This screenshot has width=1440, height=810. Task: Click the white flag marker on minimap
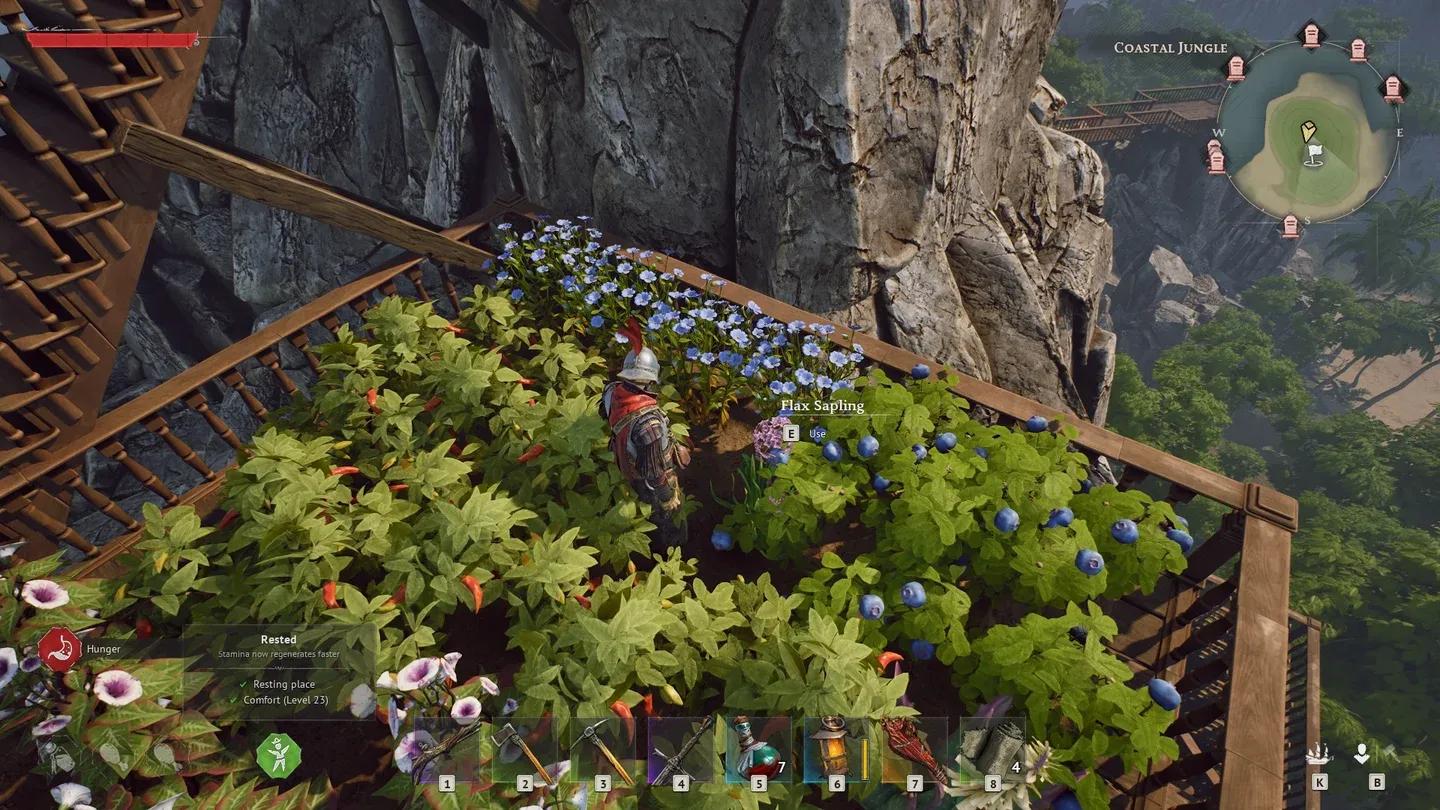pyautogui.click(x=1315, y=154)
